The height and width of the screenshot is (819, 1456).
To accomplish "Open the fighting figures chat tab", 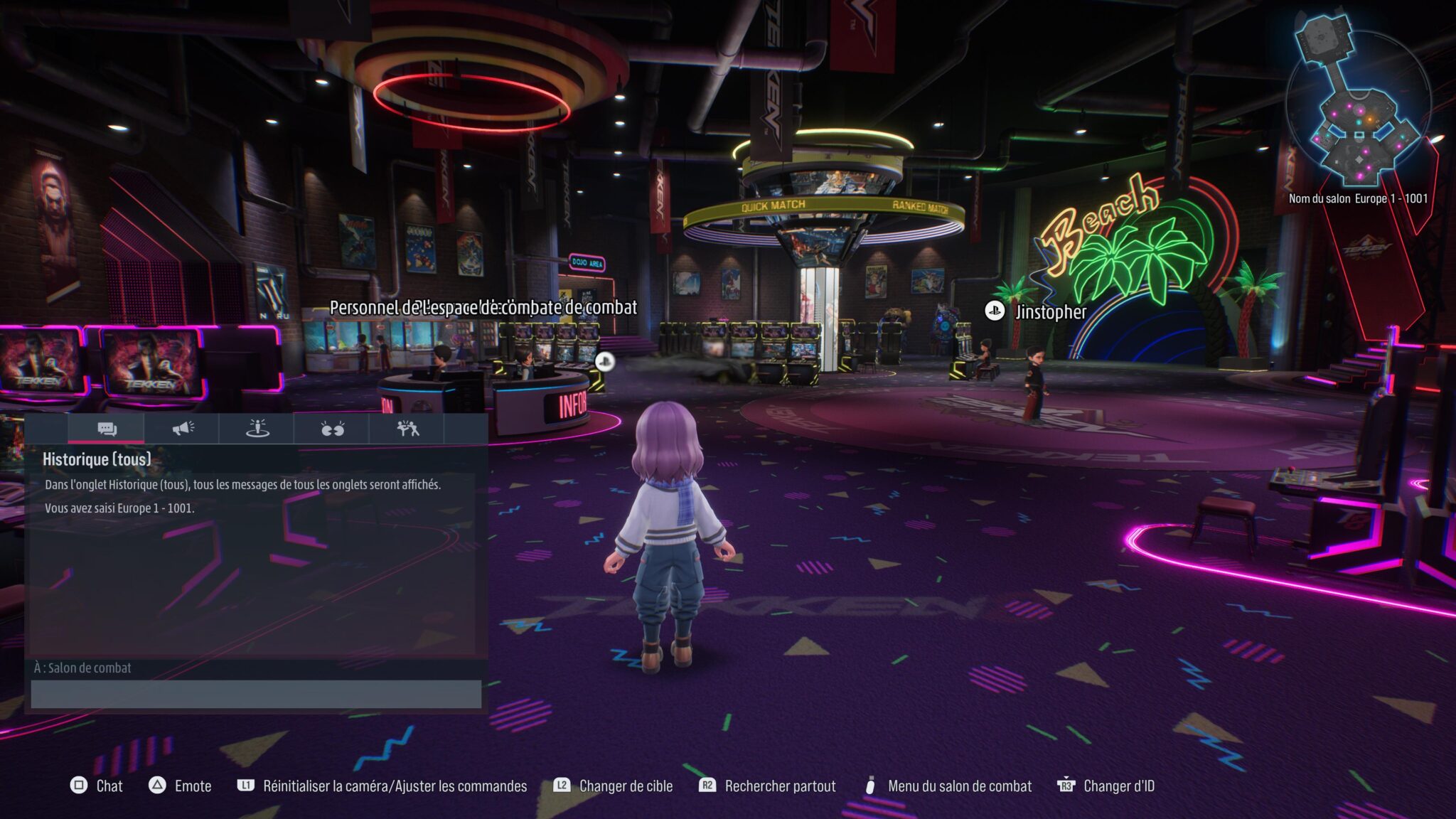I will [407, 429].
